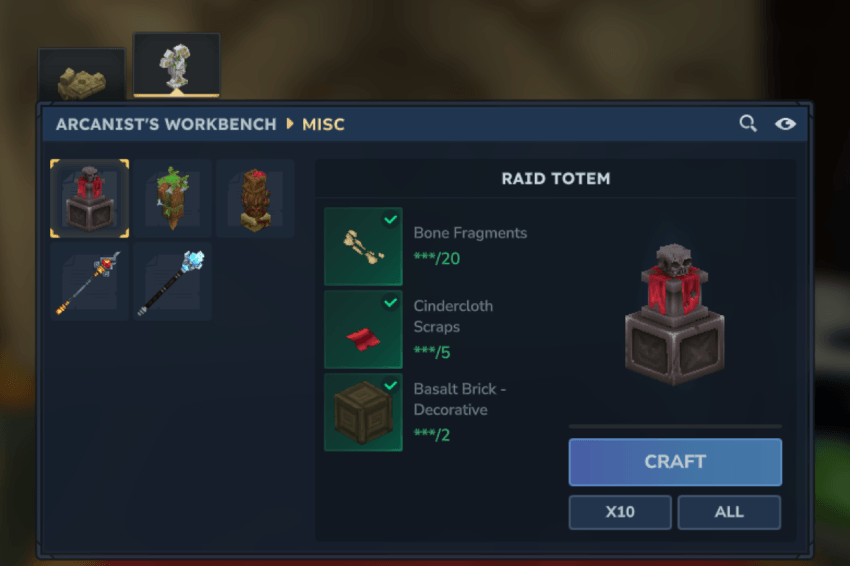Select the Raid Totem recipe slot
The width and height of the screenshot is (850, 566).
(90, 198)
